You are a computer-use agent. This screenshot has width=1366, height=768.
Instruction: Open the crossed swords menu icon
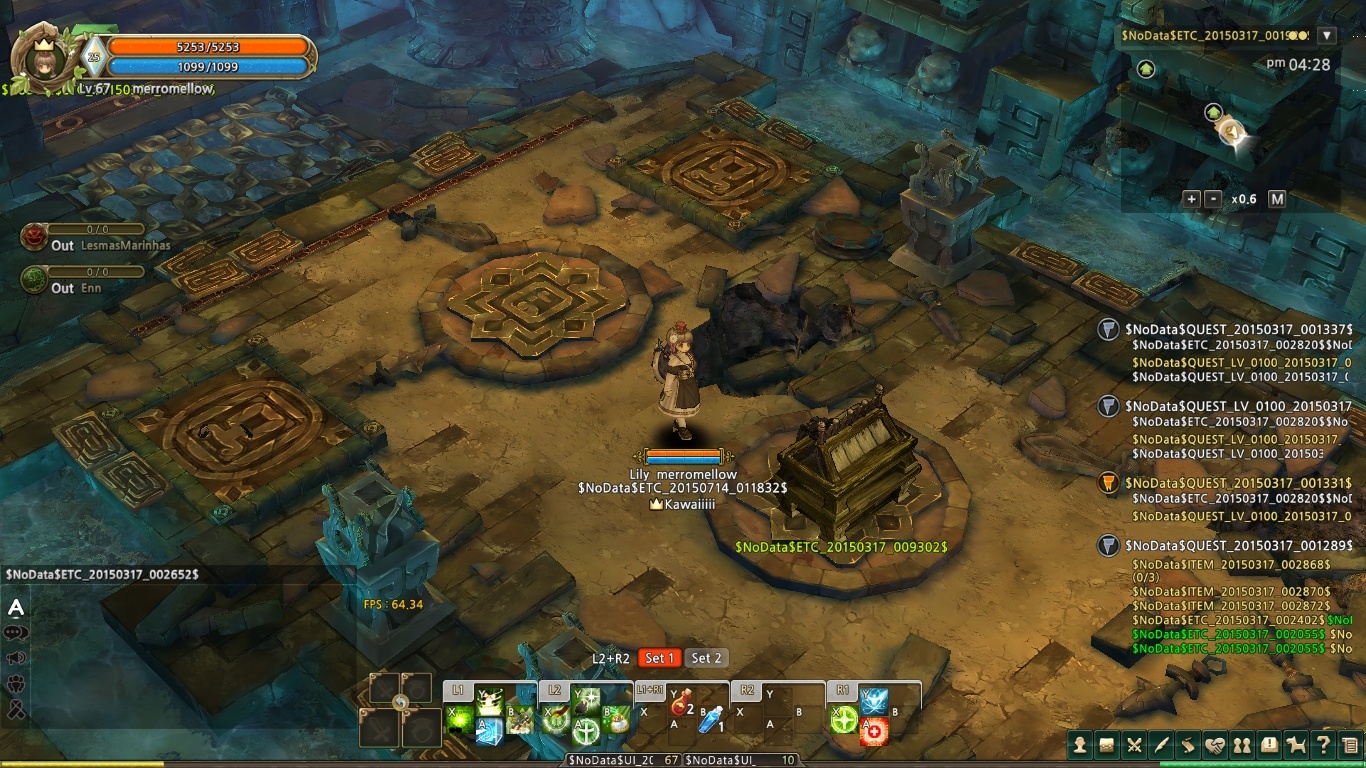coord(1134,744)
